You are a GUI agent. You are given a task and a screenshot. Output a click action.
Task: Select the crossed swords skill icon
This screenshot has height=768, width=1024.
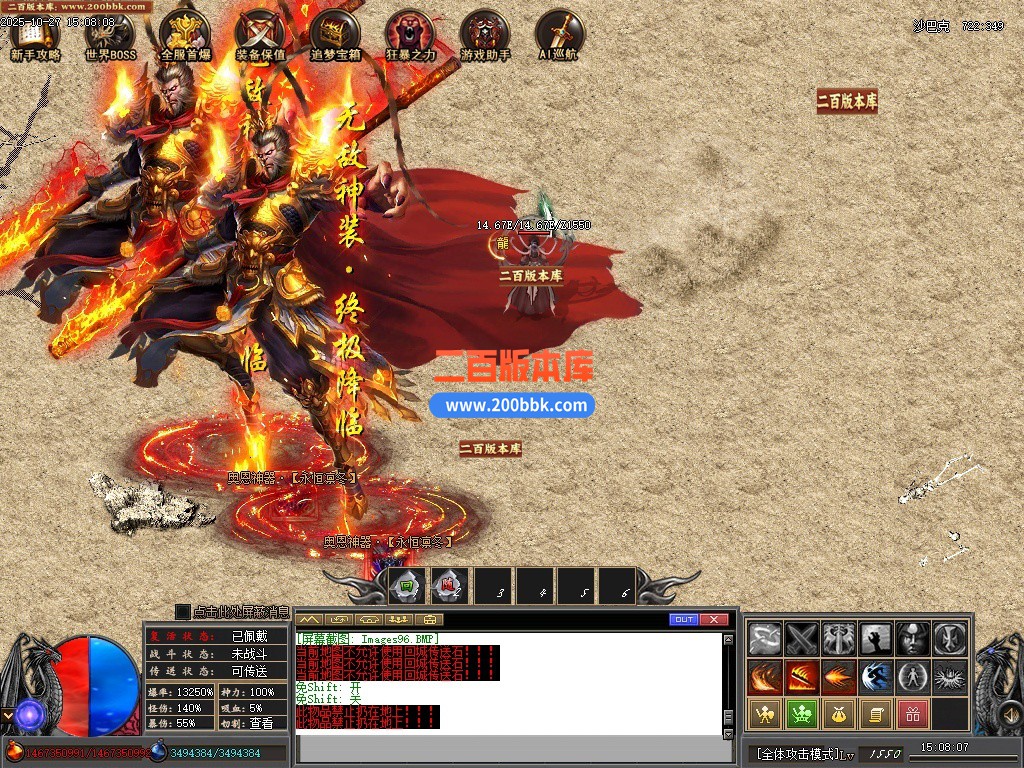coord(802,638)
